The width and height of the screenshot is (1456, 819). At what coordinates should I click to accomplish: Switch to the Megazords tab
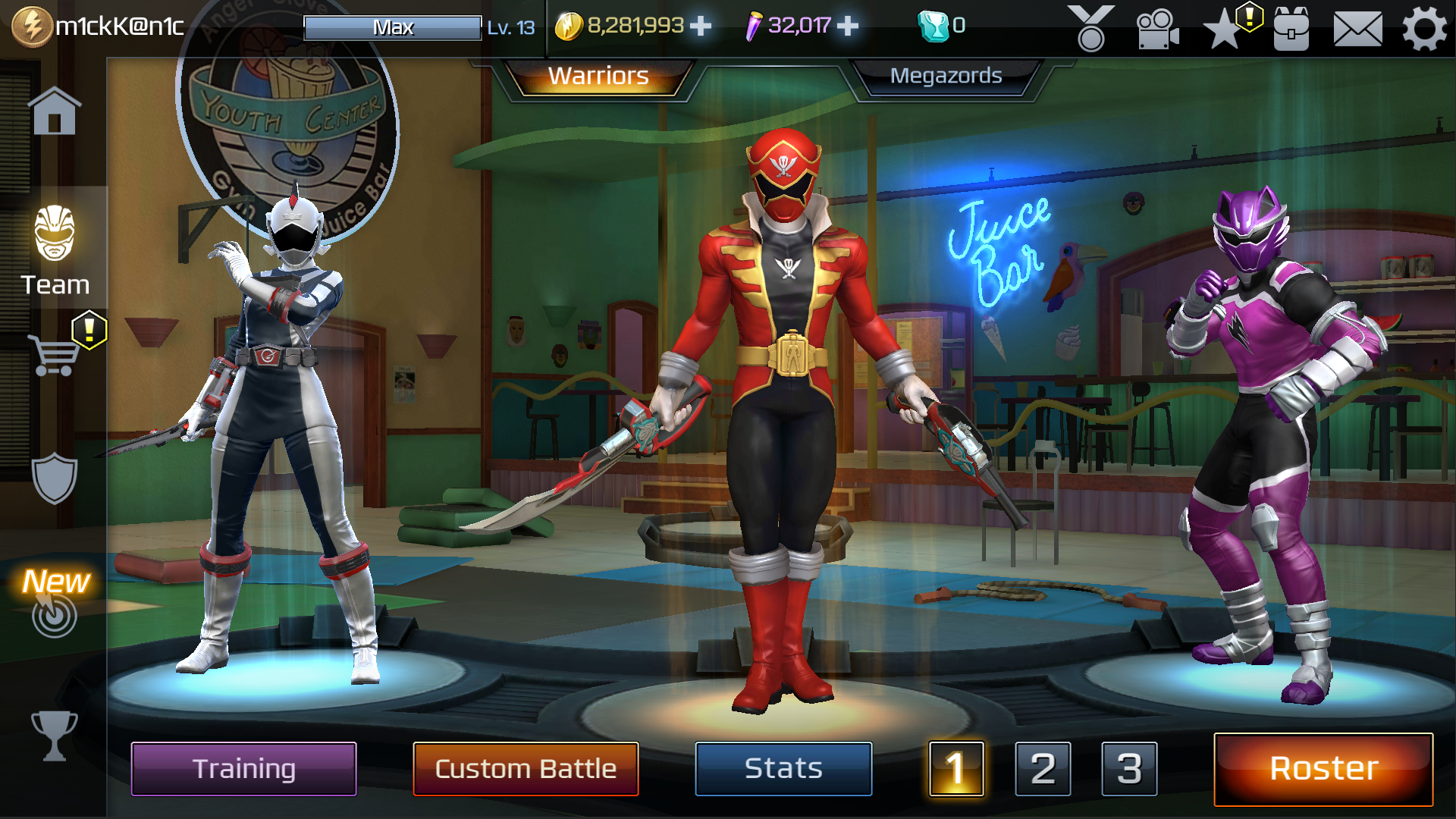(x=946, y=76)
